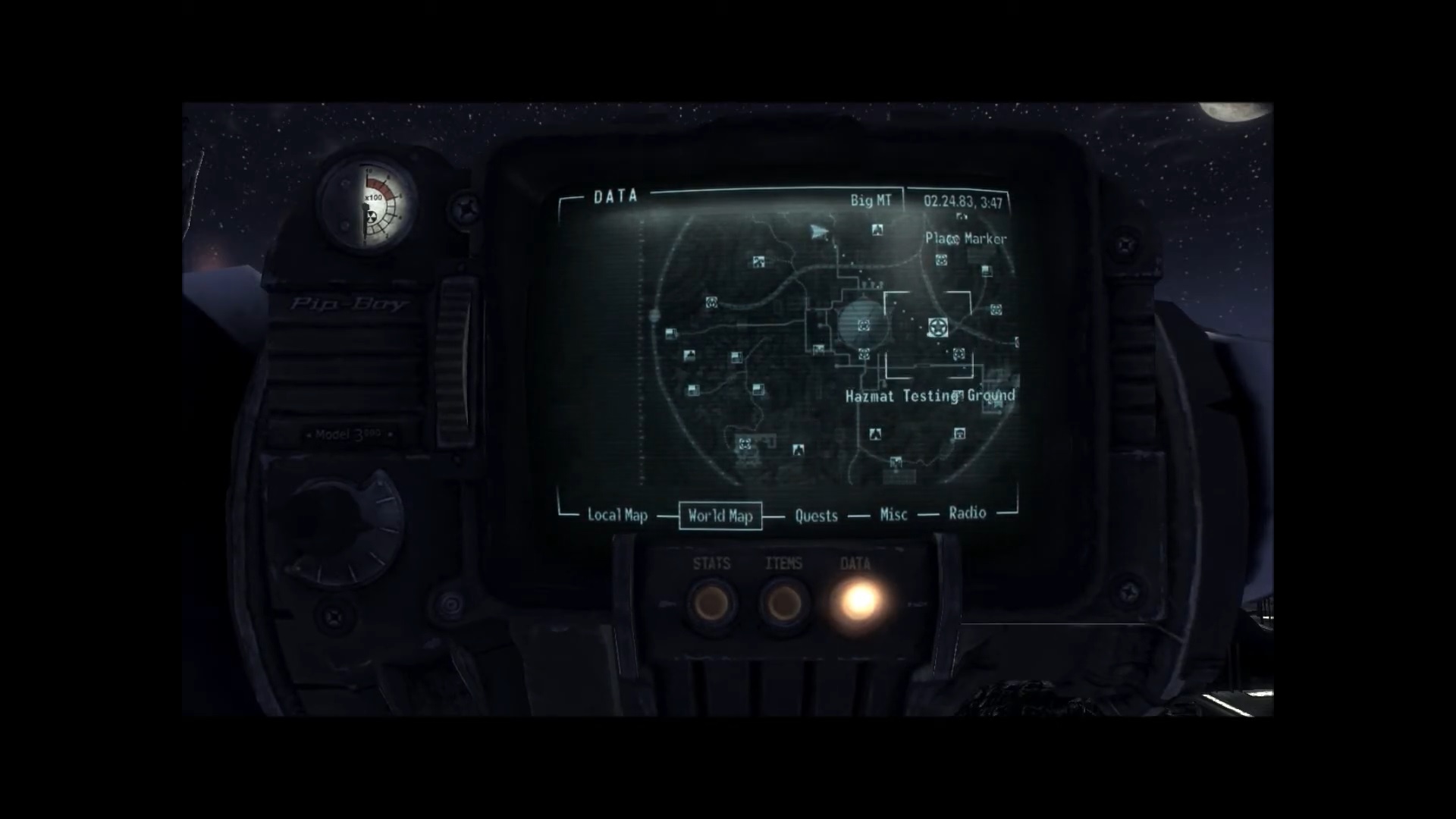Select the World Map tab
The width and height of the screenshot is (1456, 819).
coord(720,516)
